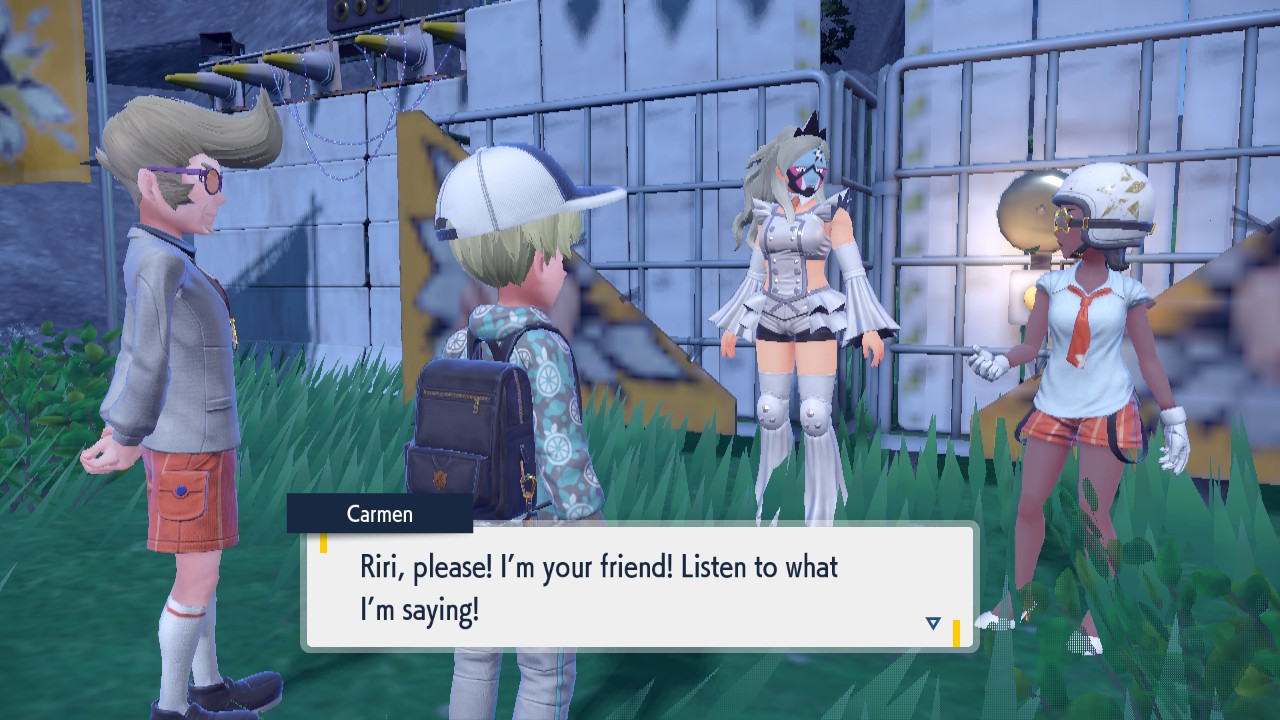Advance dialogue with the arrow indicator
Screen dimensions: 1280x720
933,623
